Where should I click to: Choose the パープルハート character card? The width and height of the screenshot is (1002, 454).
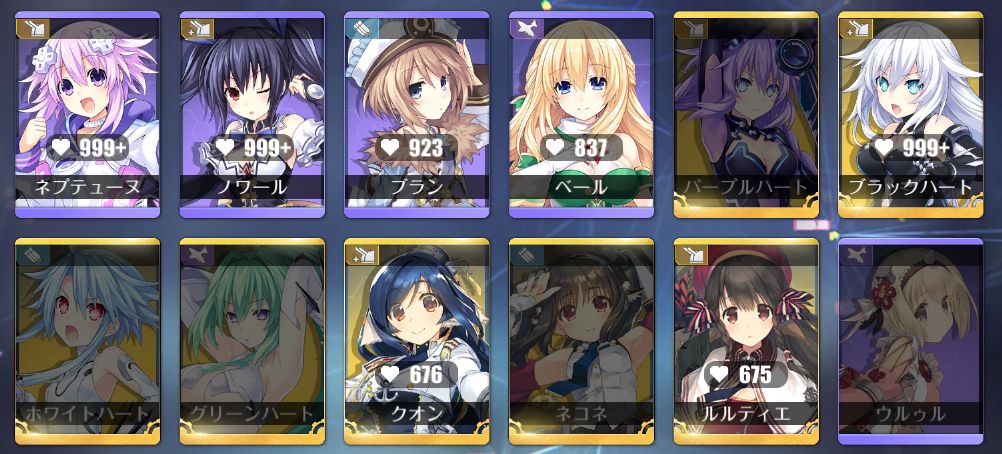click(746, 115)
